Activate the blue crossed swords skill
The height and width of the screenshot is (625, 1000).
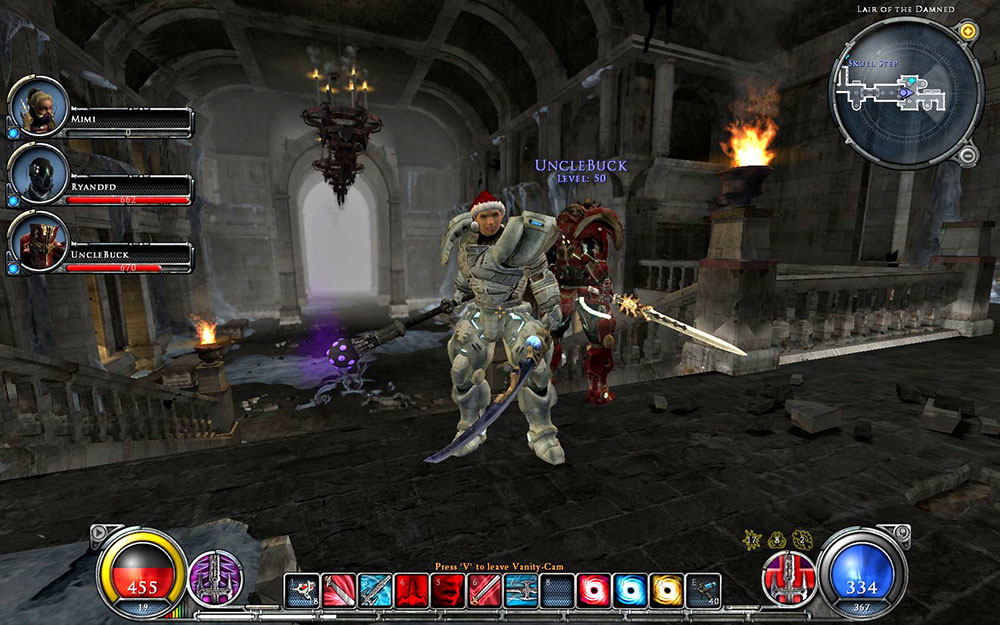[x=375, y=590]
